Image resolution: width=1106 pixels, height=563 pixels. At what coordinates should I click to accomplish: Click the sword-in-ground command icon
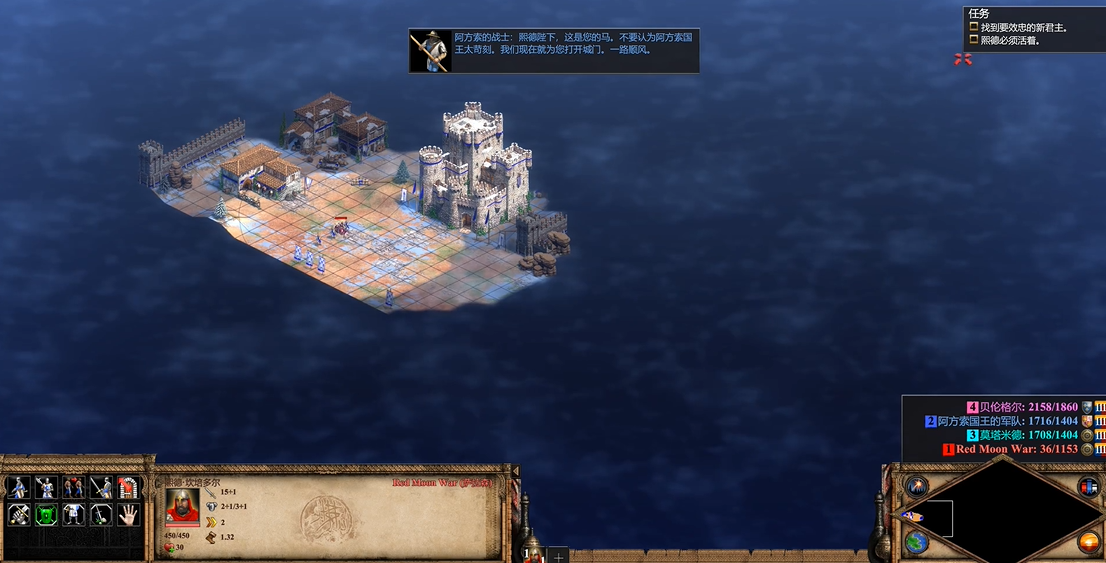(x=101, y=515)
